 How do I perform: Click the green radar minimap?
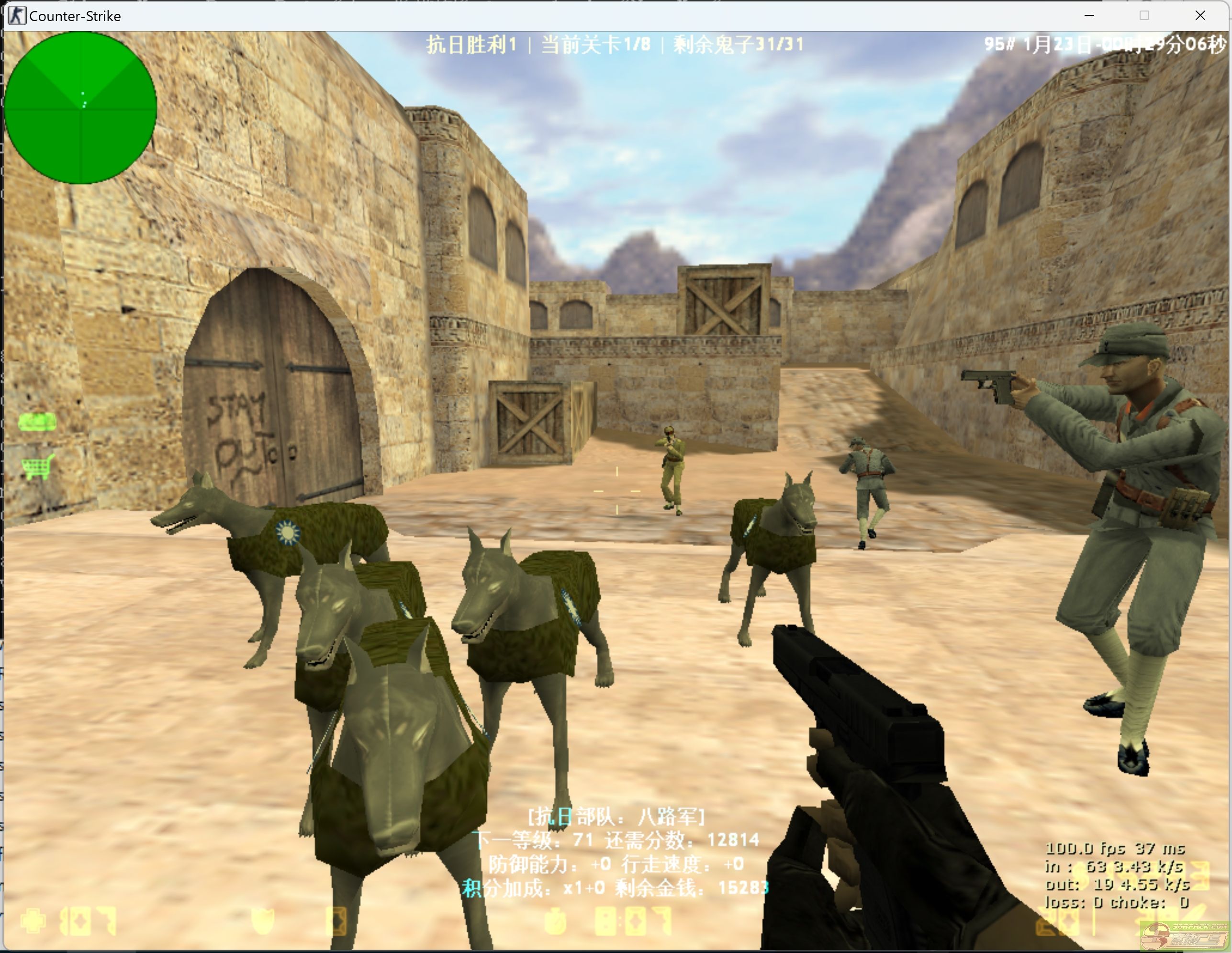pyautogui.click(x=80, y=108)
